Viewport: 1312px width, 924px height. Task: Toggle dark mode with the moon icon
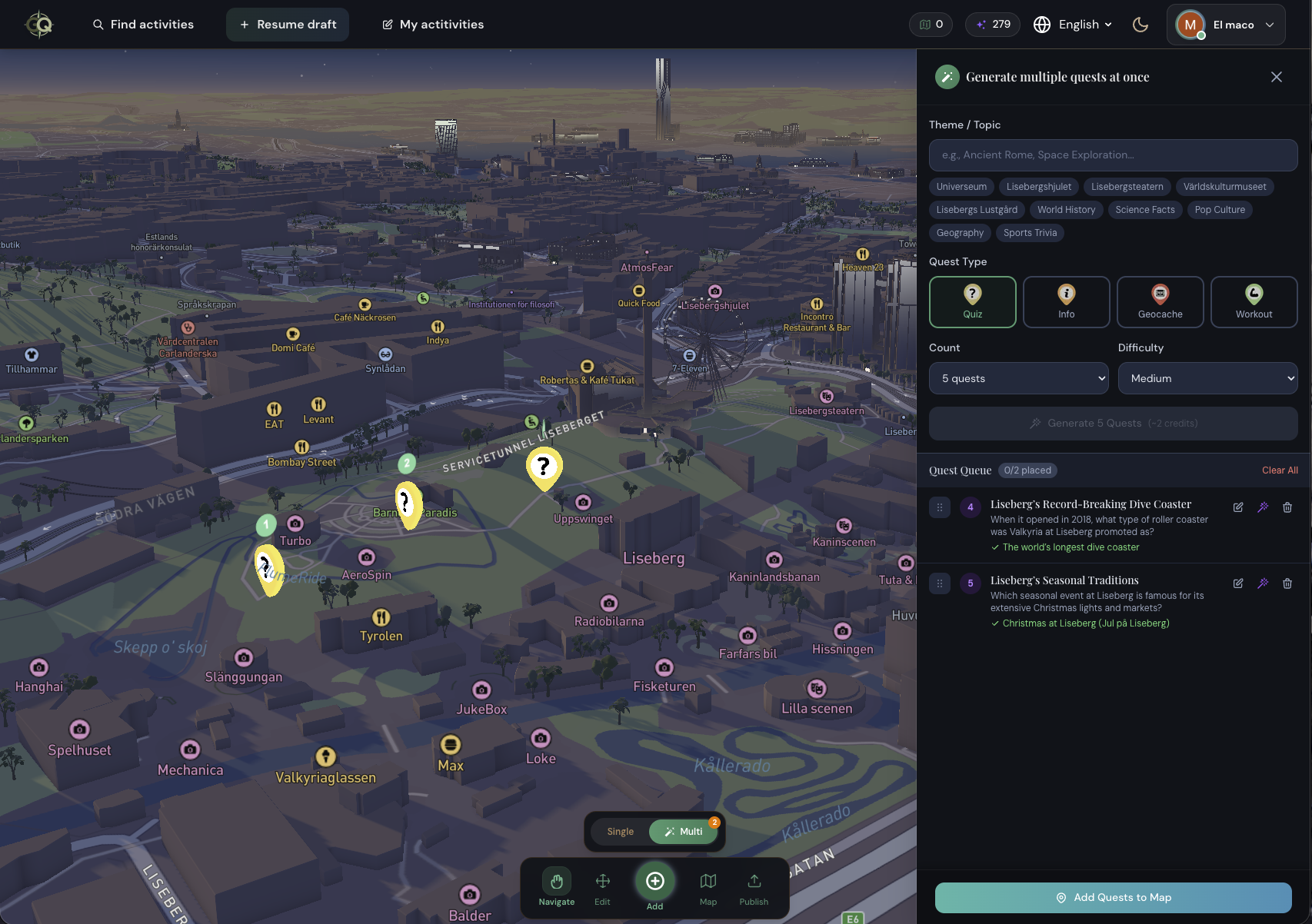pyautogui.click(x=1141, y=24)
